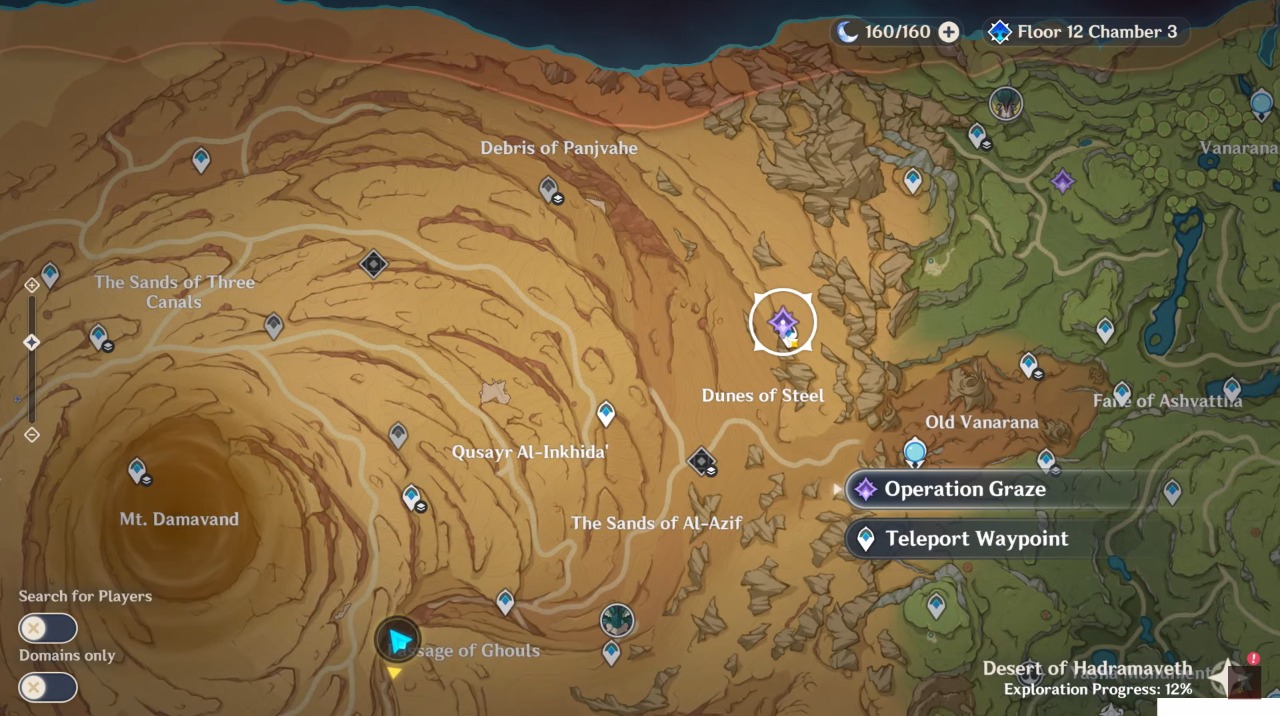Toggle the Search for Players switch
Screen dimensions: 1280x716
click(x=48, y=628)
